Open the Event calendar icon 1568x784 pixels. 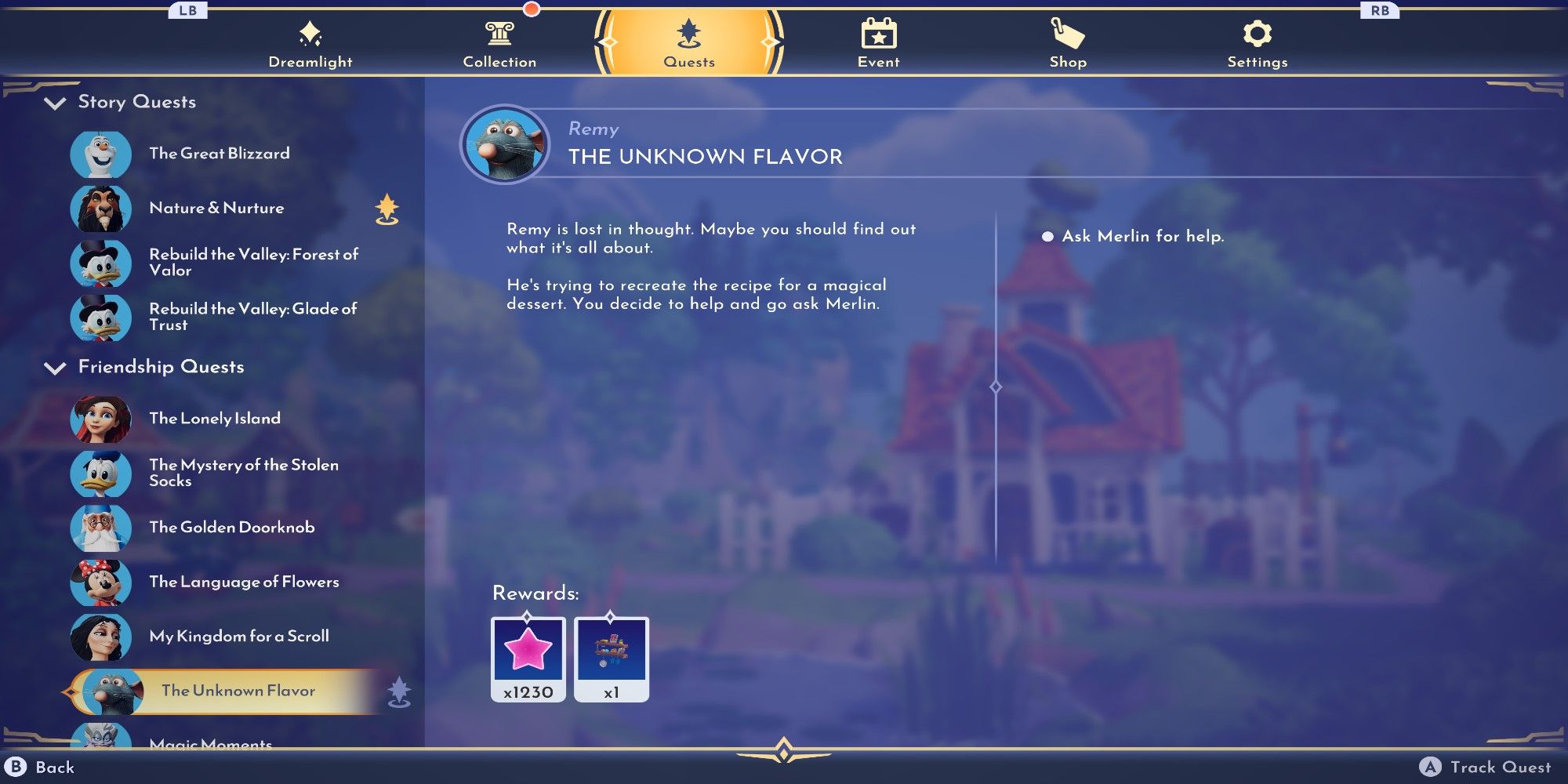pos(878,33)
